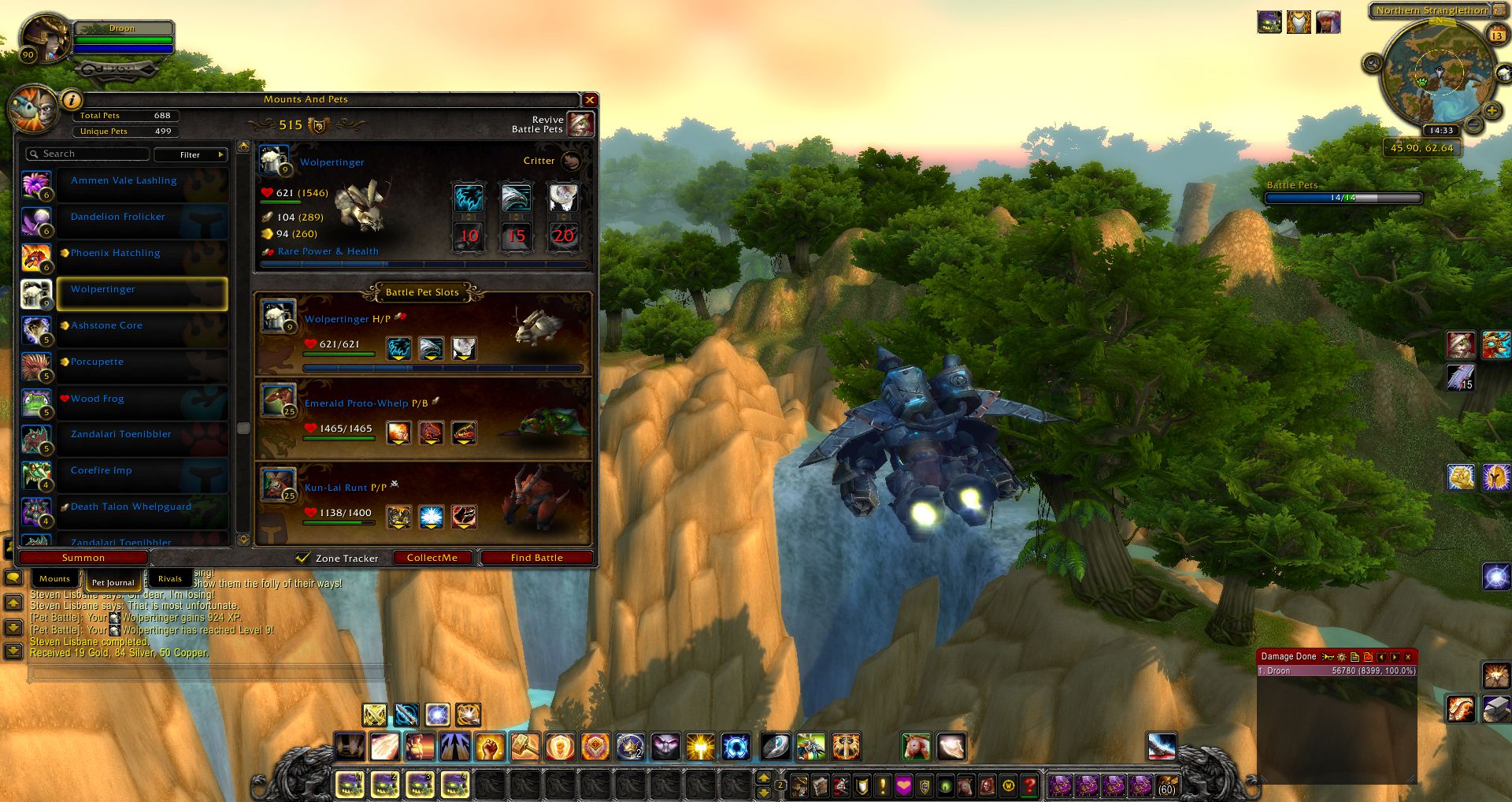Use the Revive Battle Pets ability
The width and height of the screenshot is (1512, 802).
580,124
